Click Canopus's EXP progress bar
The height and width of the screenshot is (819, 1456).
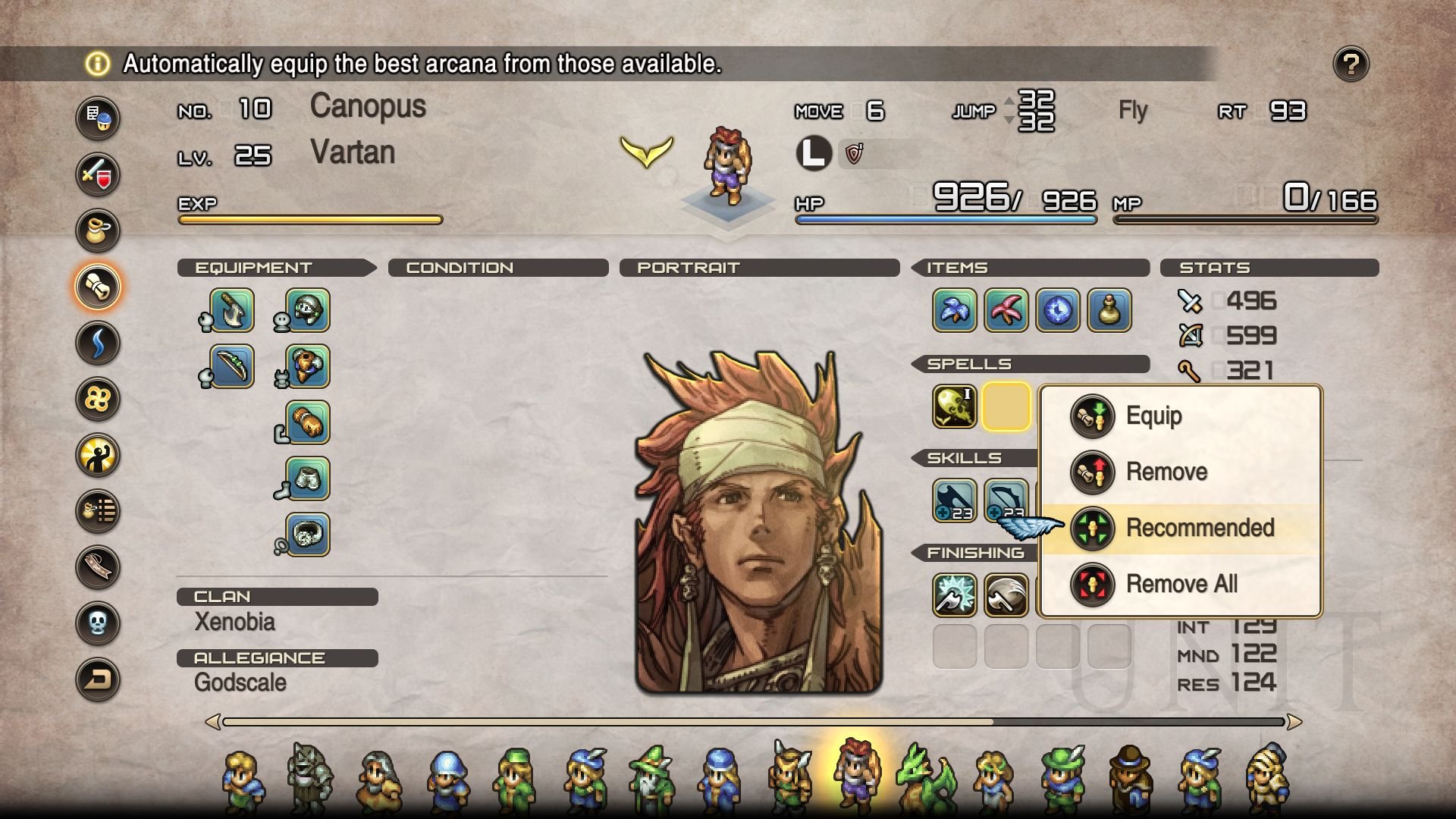pyautogui.click(x=309, y=219)
